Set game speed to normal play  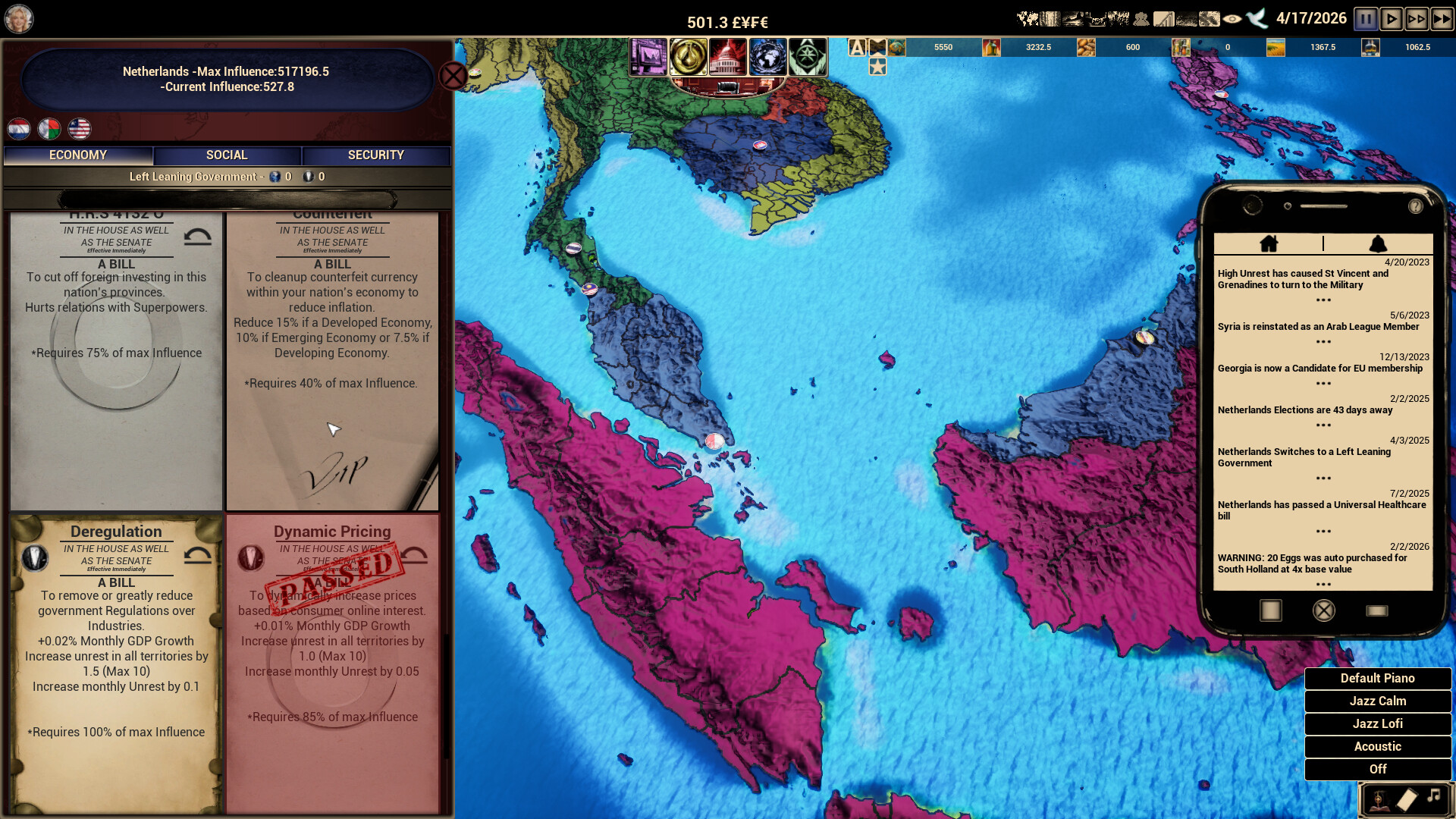tap(1391, 19)
